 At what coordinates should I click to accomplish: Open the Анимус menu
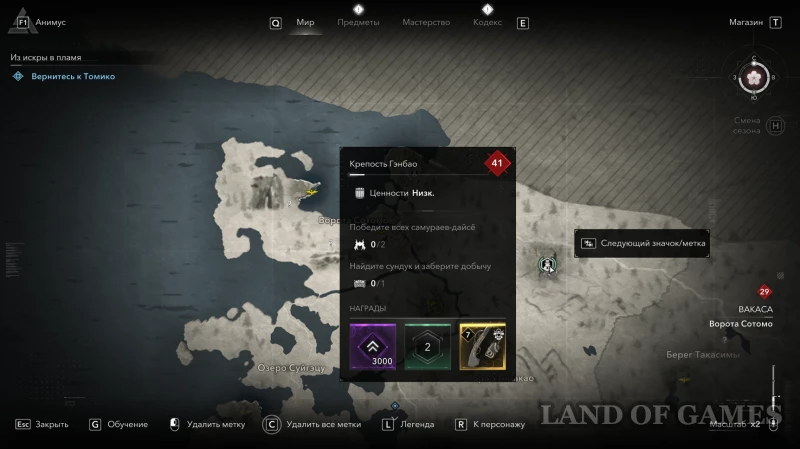[48, 22]
